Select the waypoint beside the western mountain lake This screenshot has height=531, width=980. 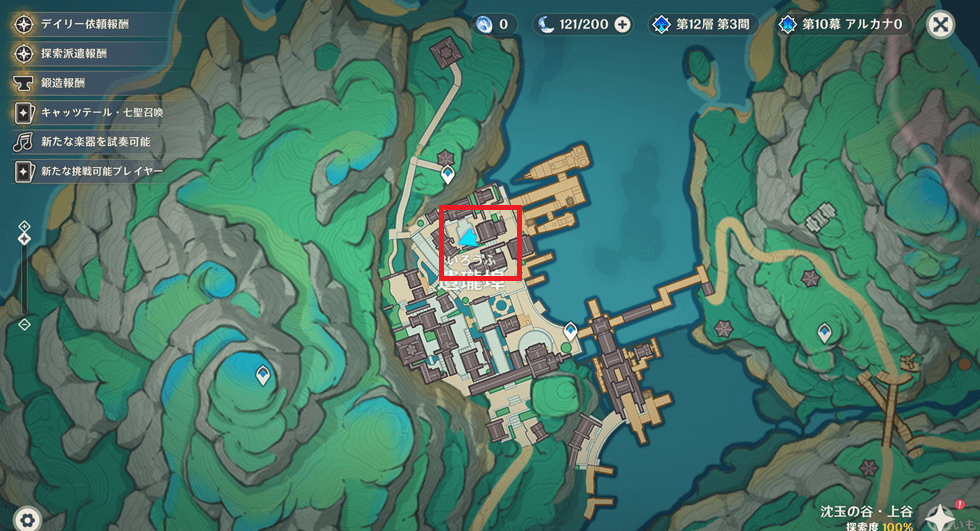tap(262, 375)
